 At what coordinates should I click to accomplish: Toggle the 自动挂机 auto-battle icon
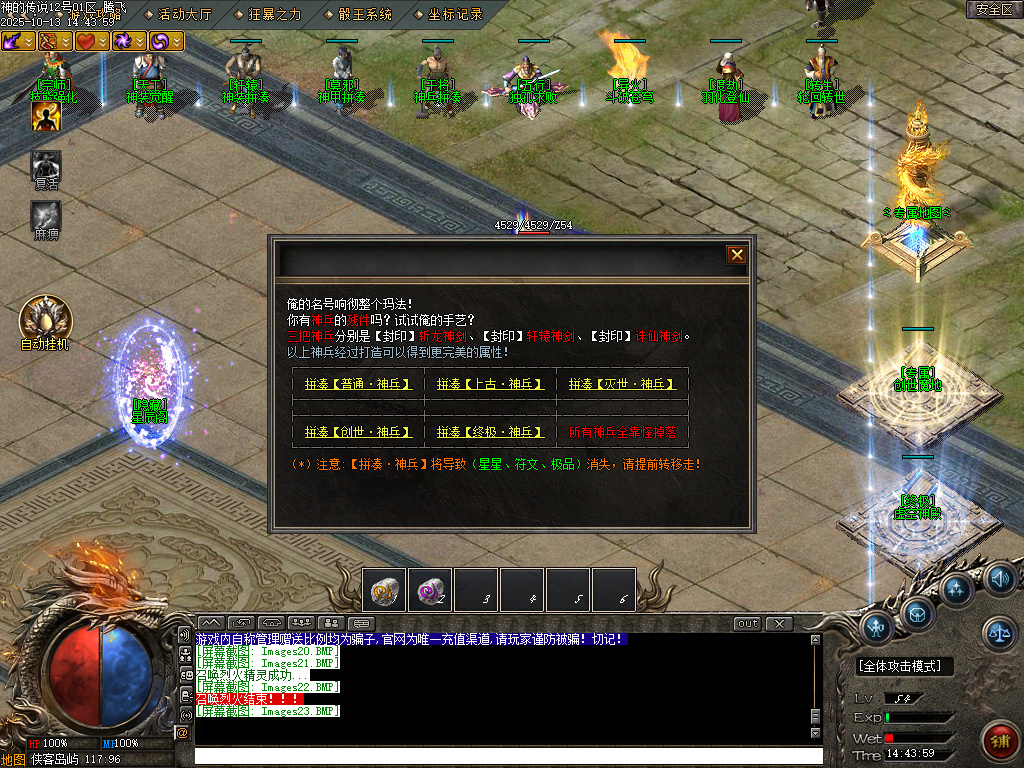point(45,318)
